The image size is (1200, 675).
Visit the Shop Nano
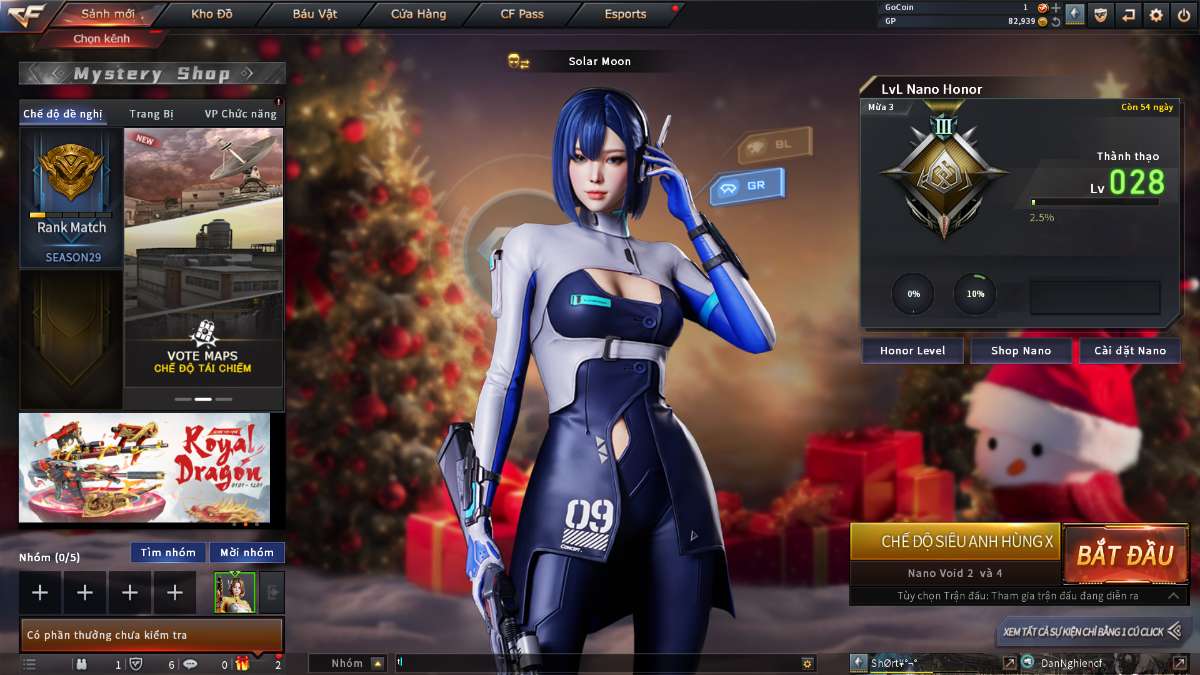click(1021, 351)
